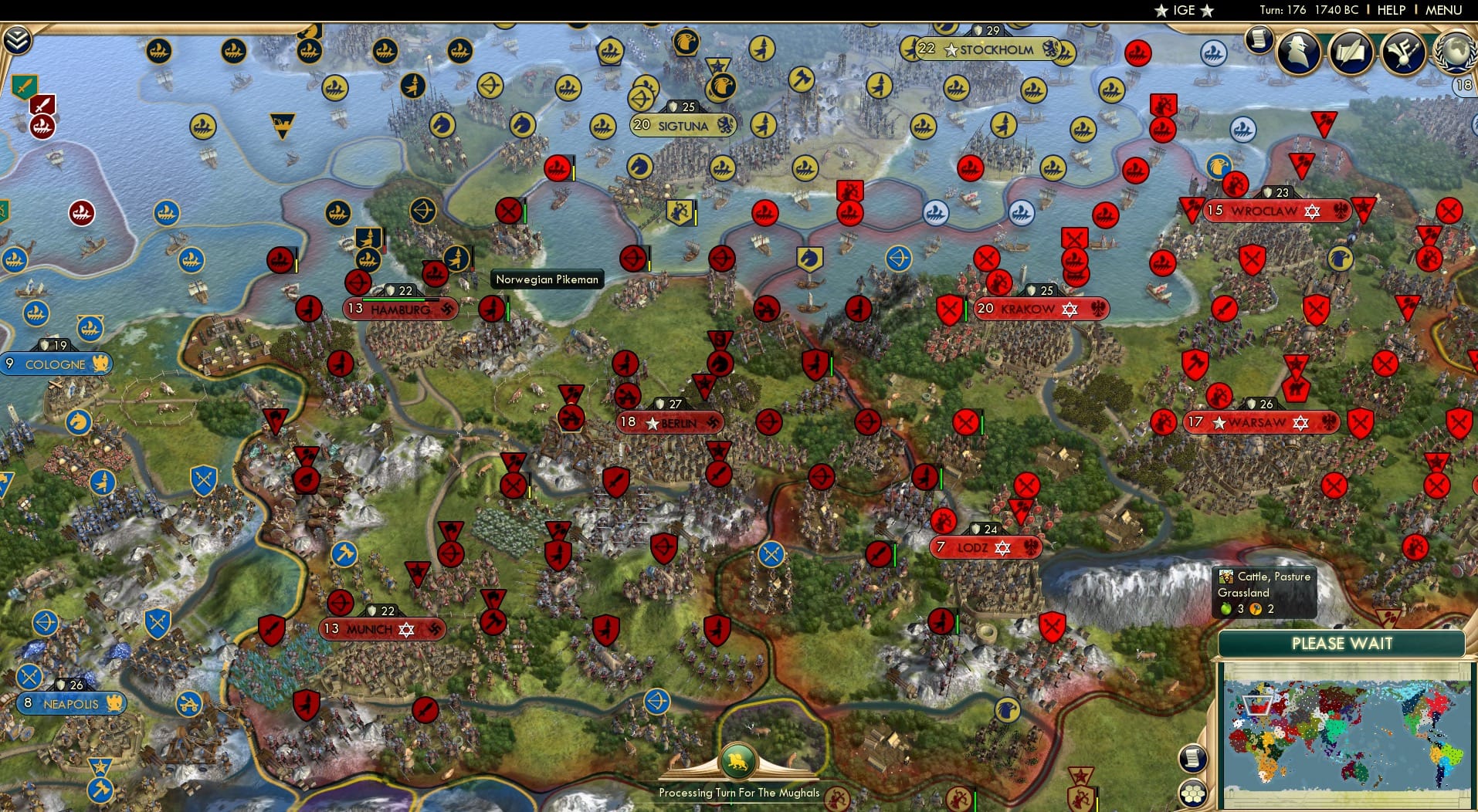Open the MENU in the top bar
Image resolution: width=1478 pixels, height=812 pixels.
[1446, 10]
